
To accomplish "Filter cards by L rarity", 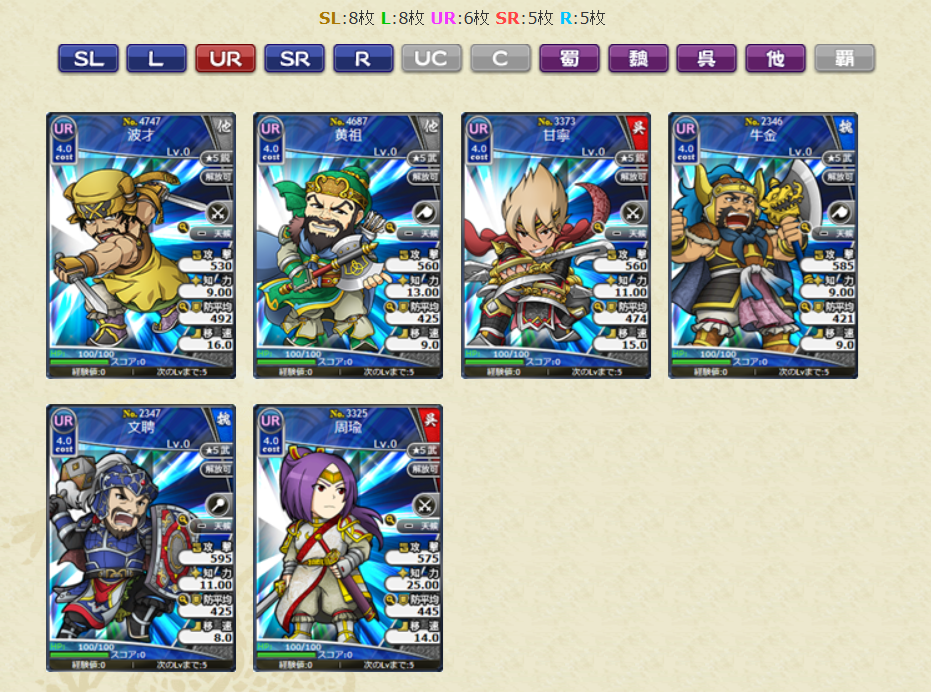I will click(156, 59).
